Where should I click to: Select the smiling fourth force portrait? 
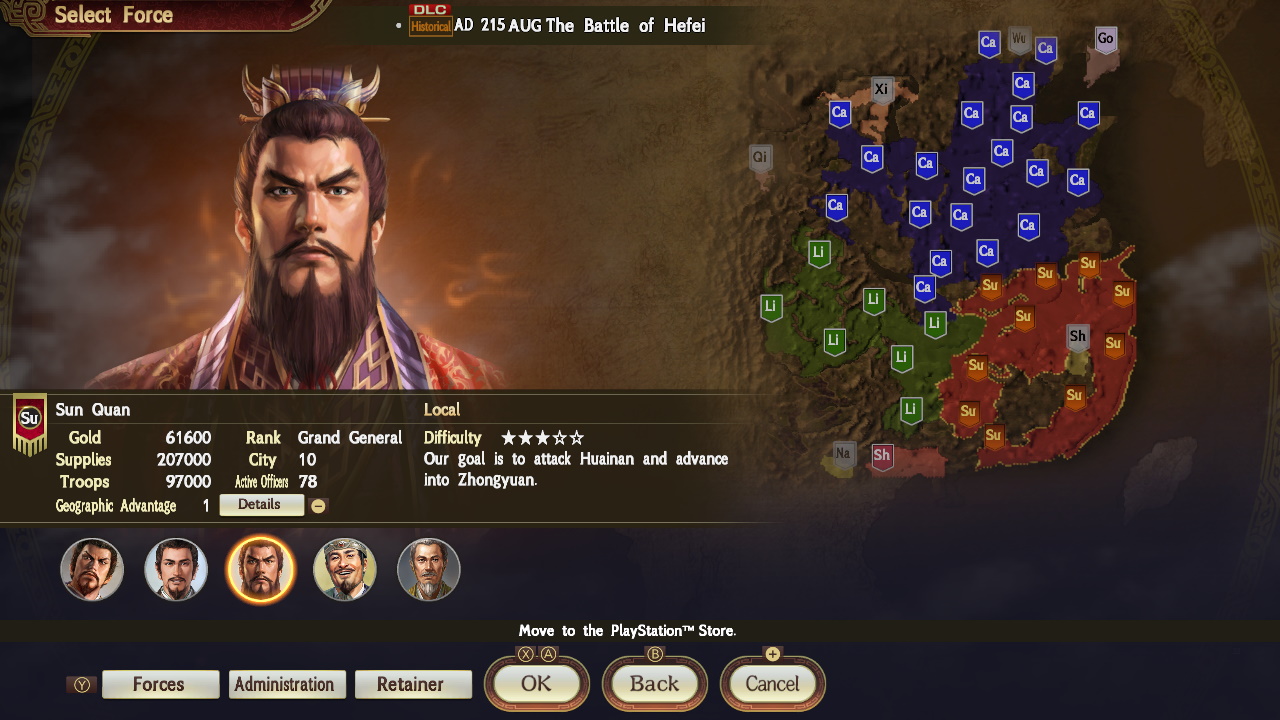click(x=344, y=568)
